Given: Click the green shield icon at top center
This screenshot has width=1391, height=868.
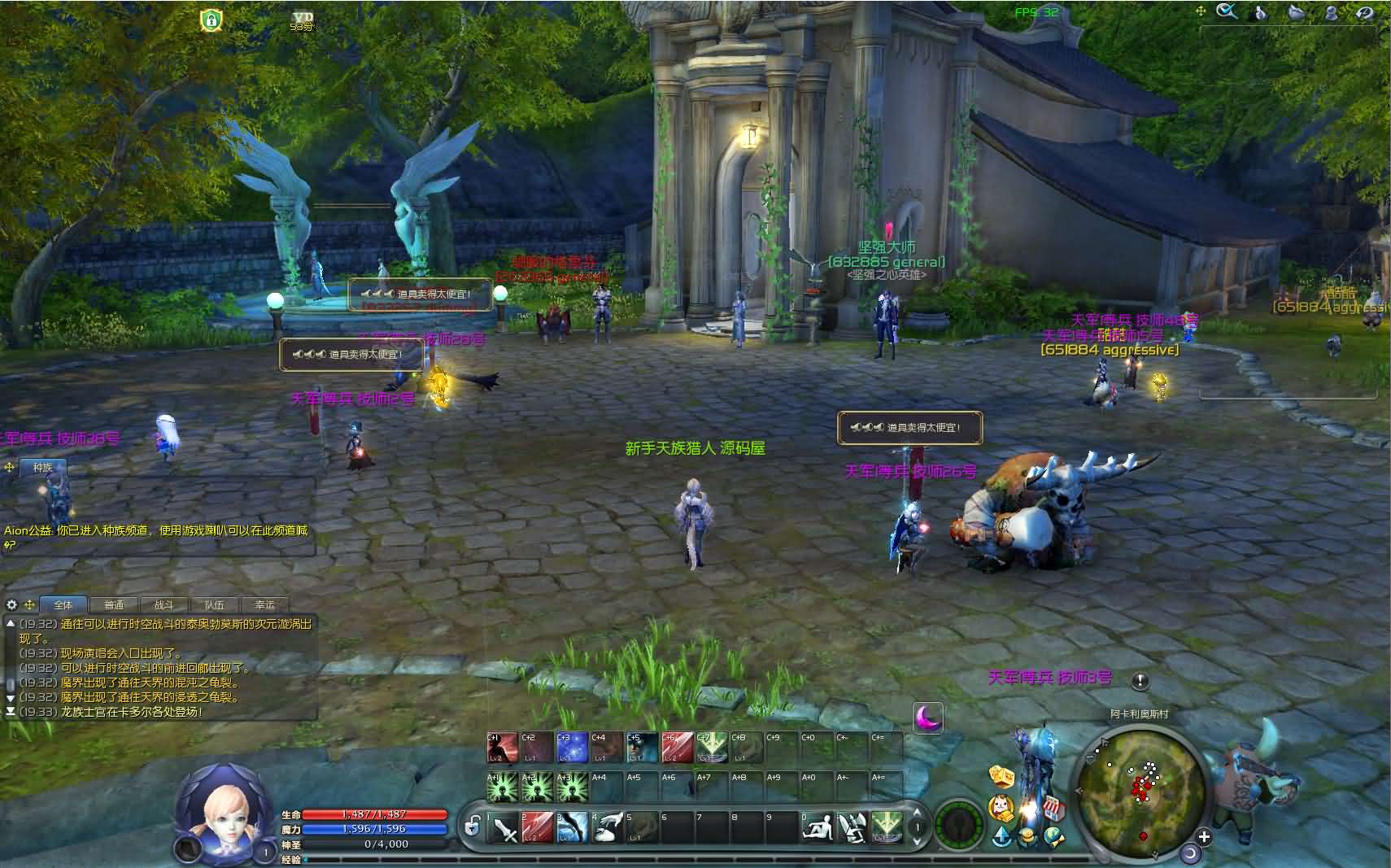Looking at the screenshot, I should 211,20.
